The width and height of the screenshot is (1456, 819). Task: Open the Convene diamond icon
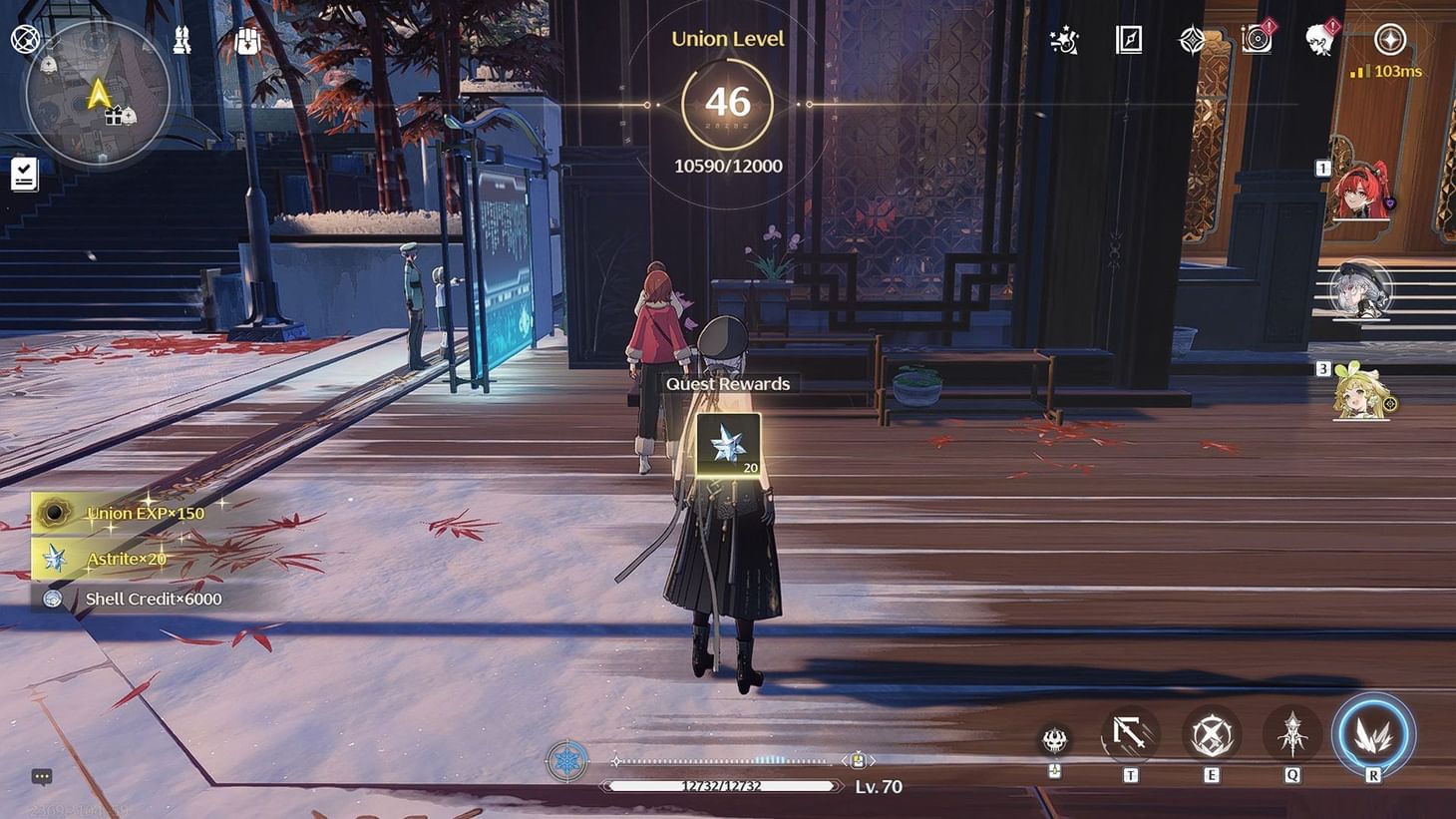tap(1193, 41)
